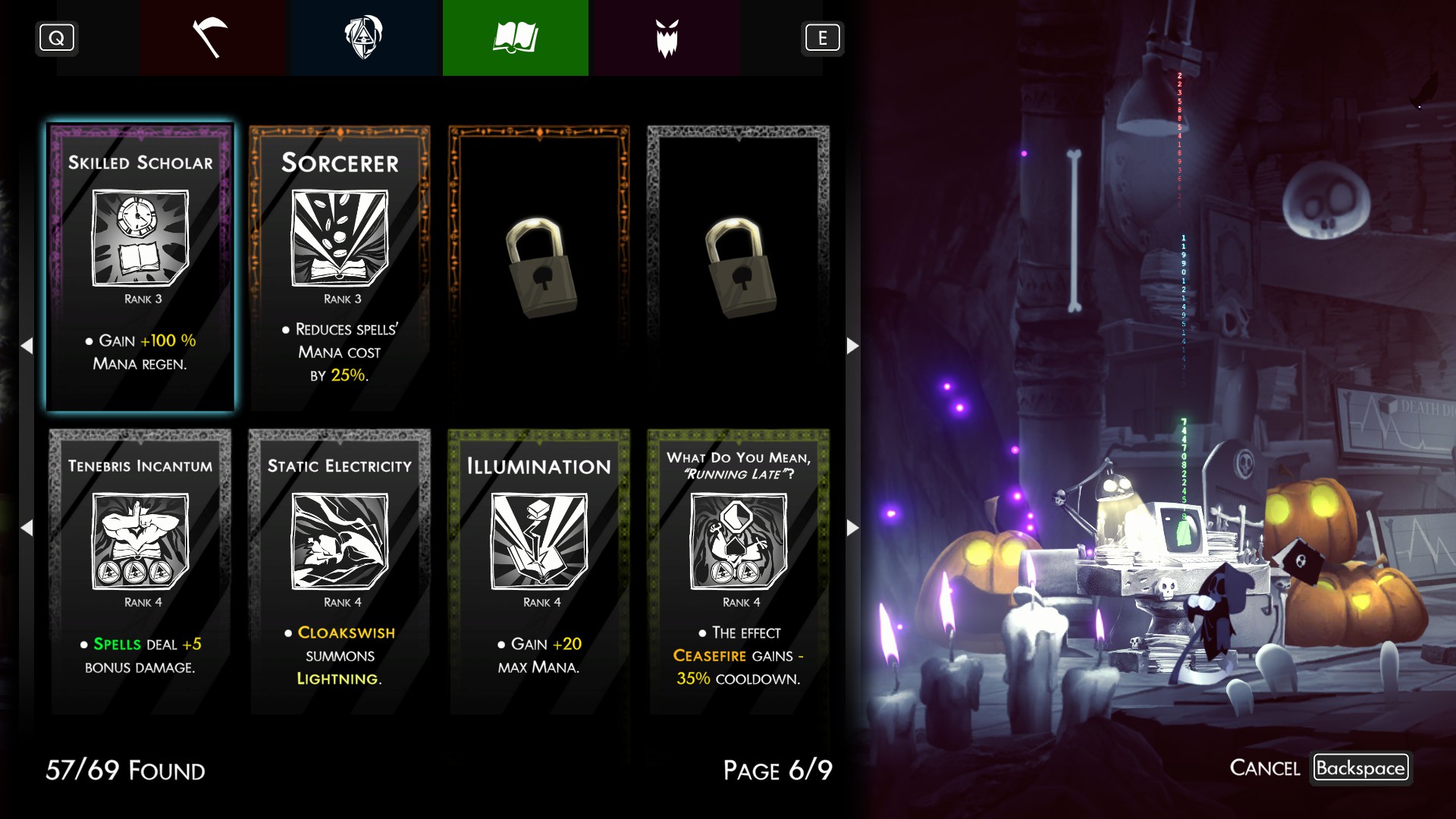
Task: Click the grey-framed locked card
Action: [738, 268]
